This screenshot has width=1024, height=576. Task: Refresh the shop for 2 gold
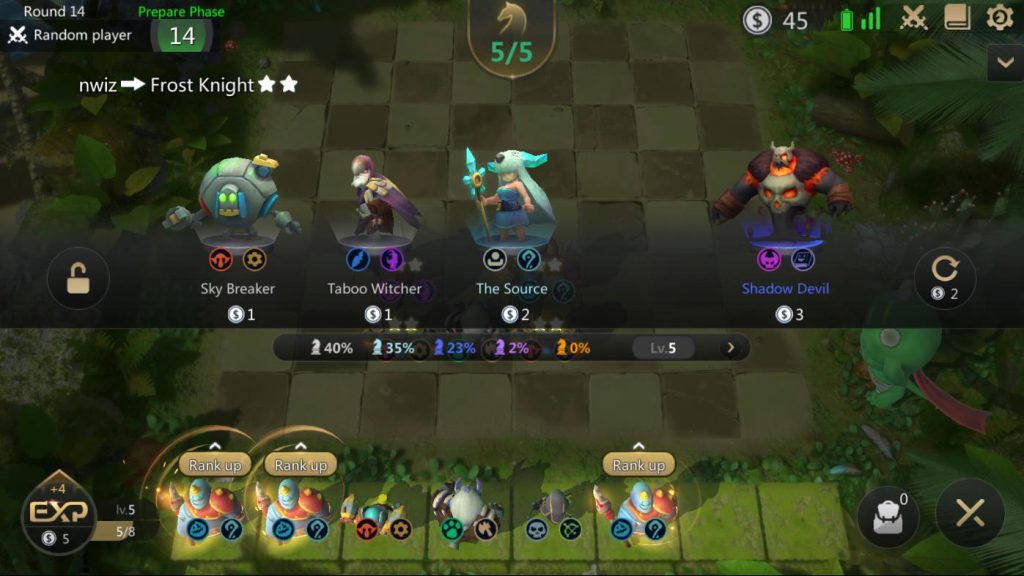[945, 278]
